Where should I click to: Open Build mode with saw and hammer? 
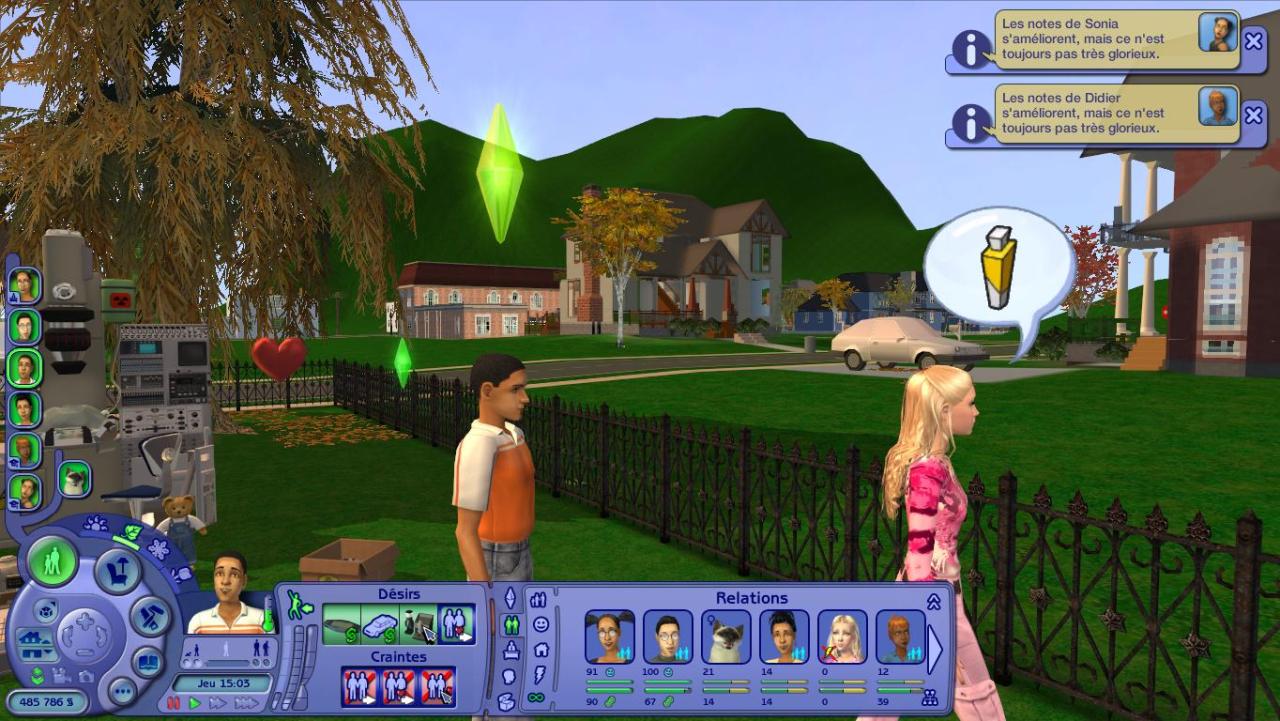pyautogui.click(x=150, y=615)
